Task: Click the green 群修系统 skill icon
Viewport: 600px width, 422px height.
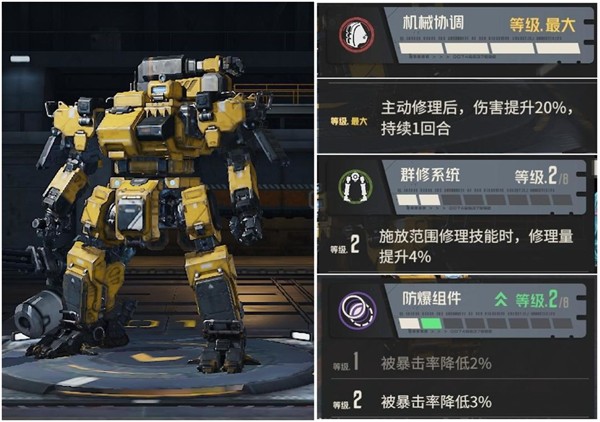Action: (x=351, y=187)
